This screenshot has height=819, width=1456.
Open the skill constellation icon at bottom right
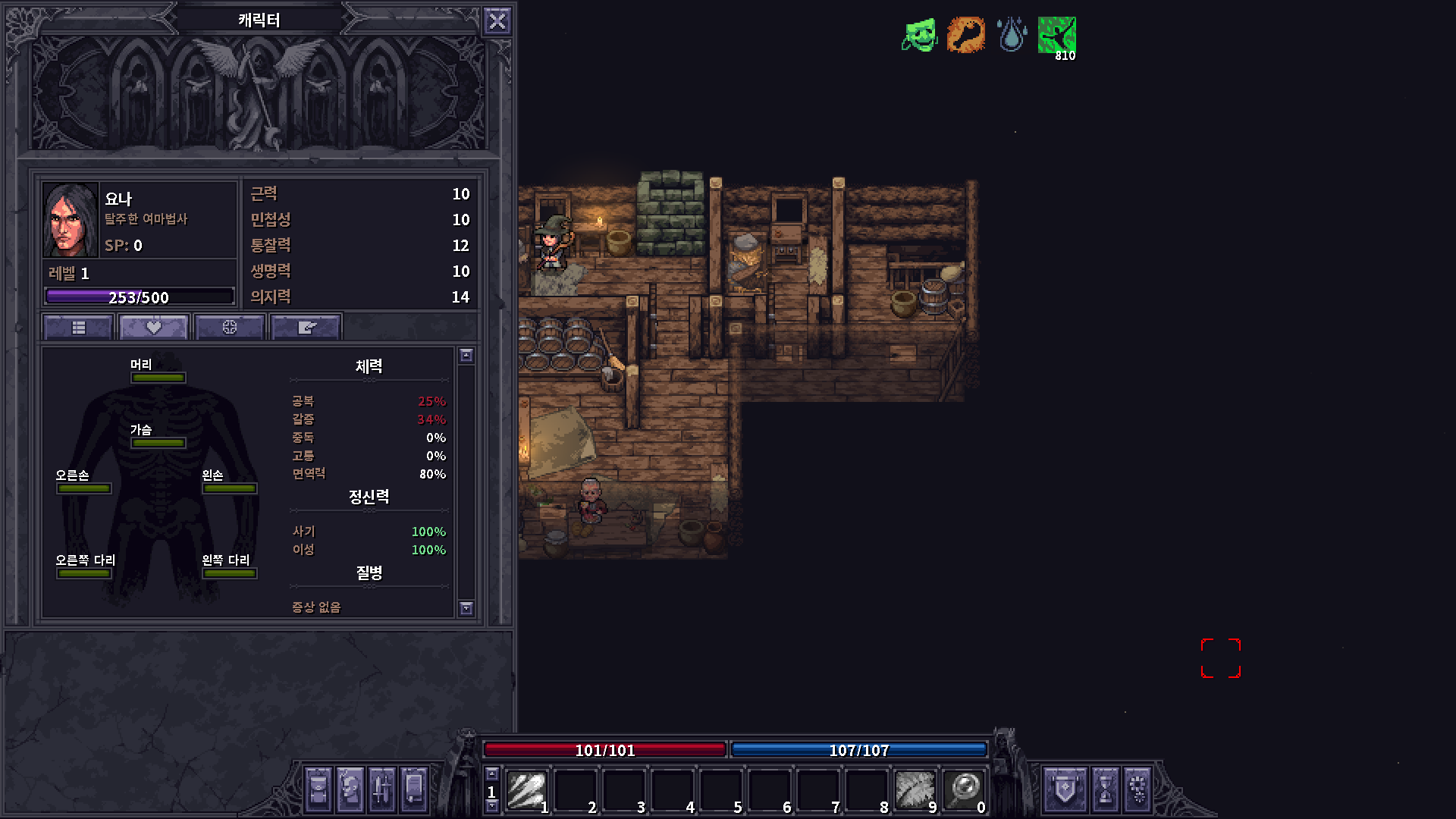coord(1138,789)
